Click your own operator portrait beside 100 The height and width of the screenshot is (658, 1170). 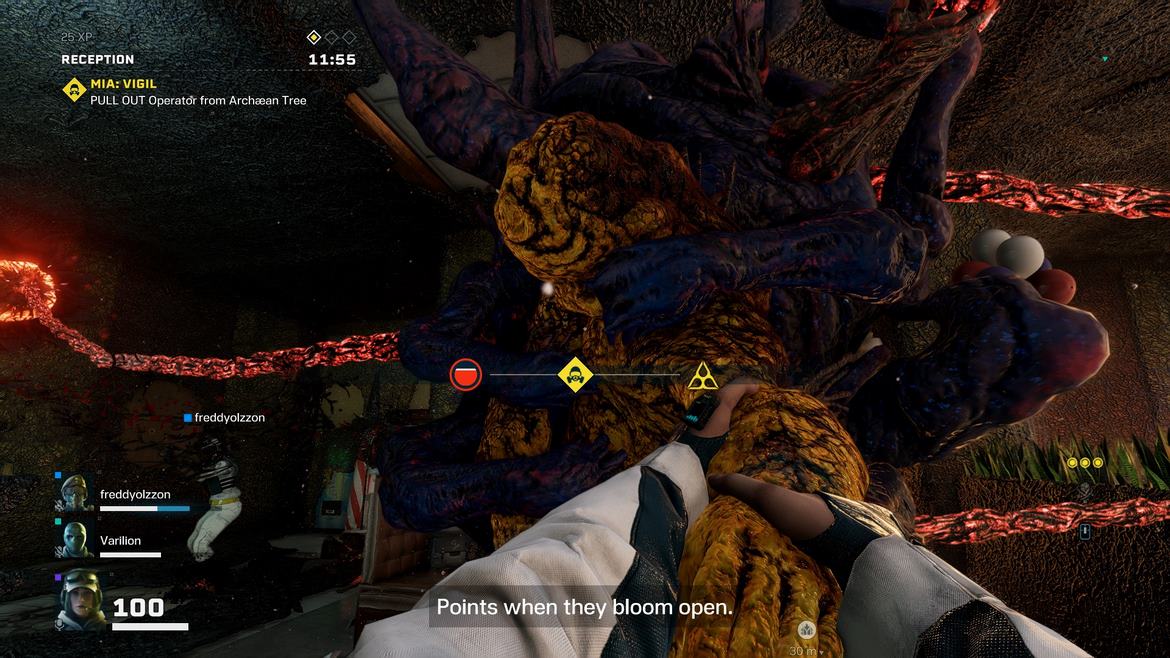(x=80, y=600)
